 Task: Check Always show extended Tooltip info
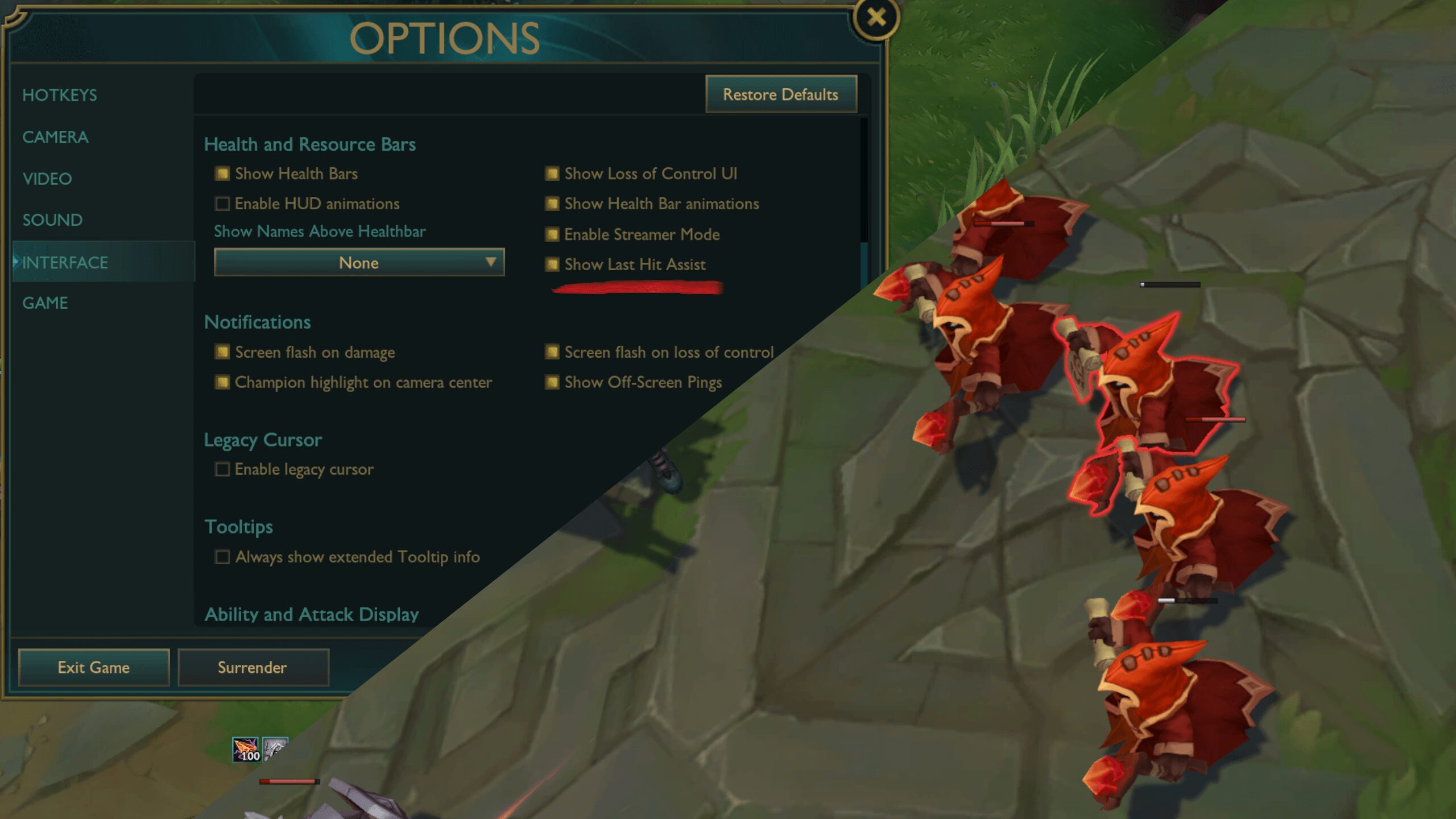[x=222, y=557]
